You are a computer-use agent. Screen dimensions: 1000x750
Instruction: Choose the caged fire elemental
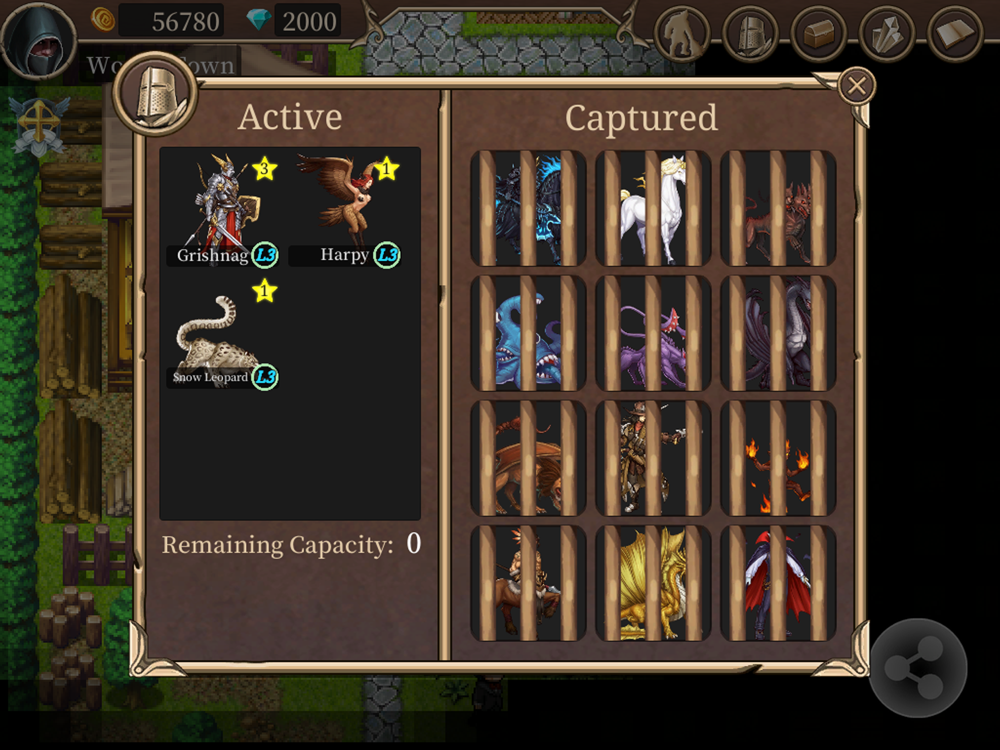[778, 458]
